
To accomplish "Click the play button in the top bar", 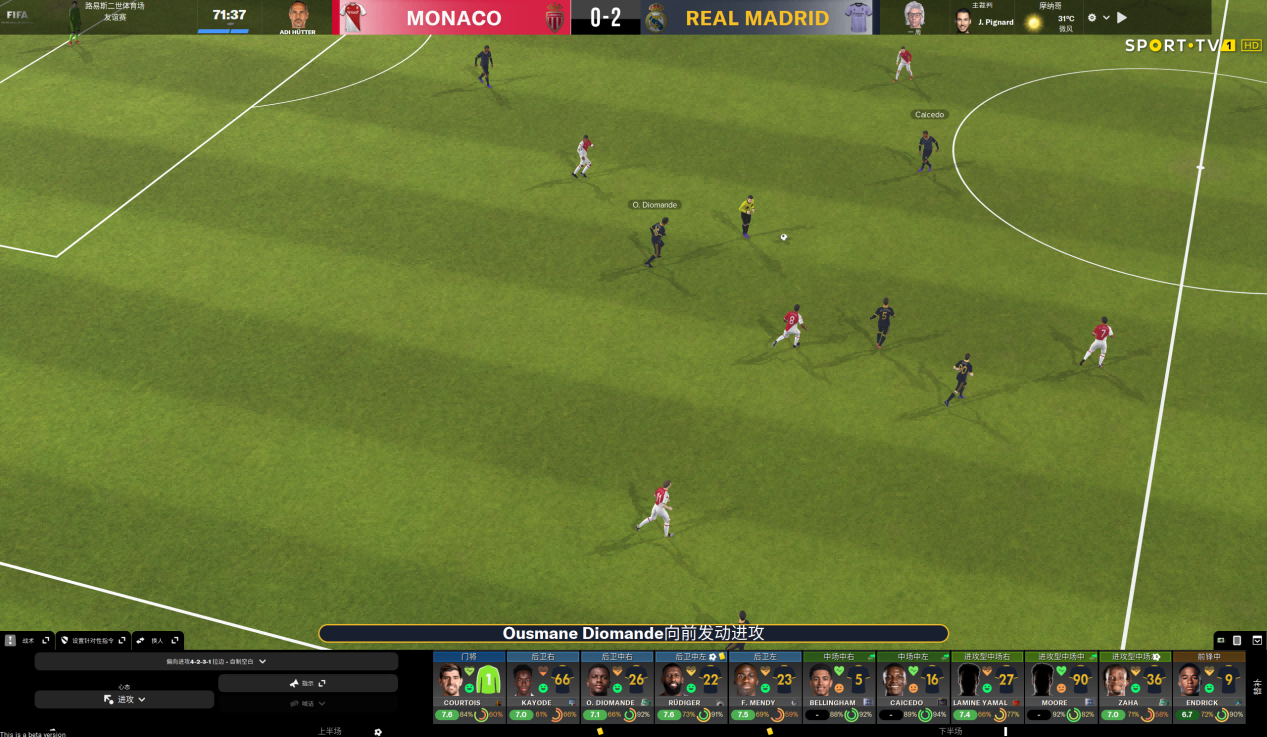I will click(x=1122, y=17).
